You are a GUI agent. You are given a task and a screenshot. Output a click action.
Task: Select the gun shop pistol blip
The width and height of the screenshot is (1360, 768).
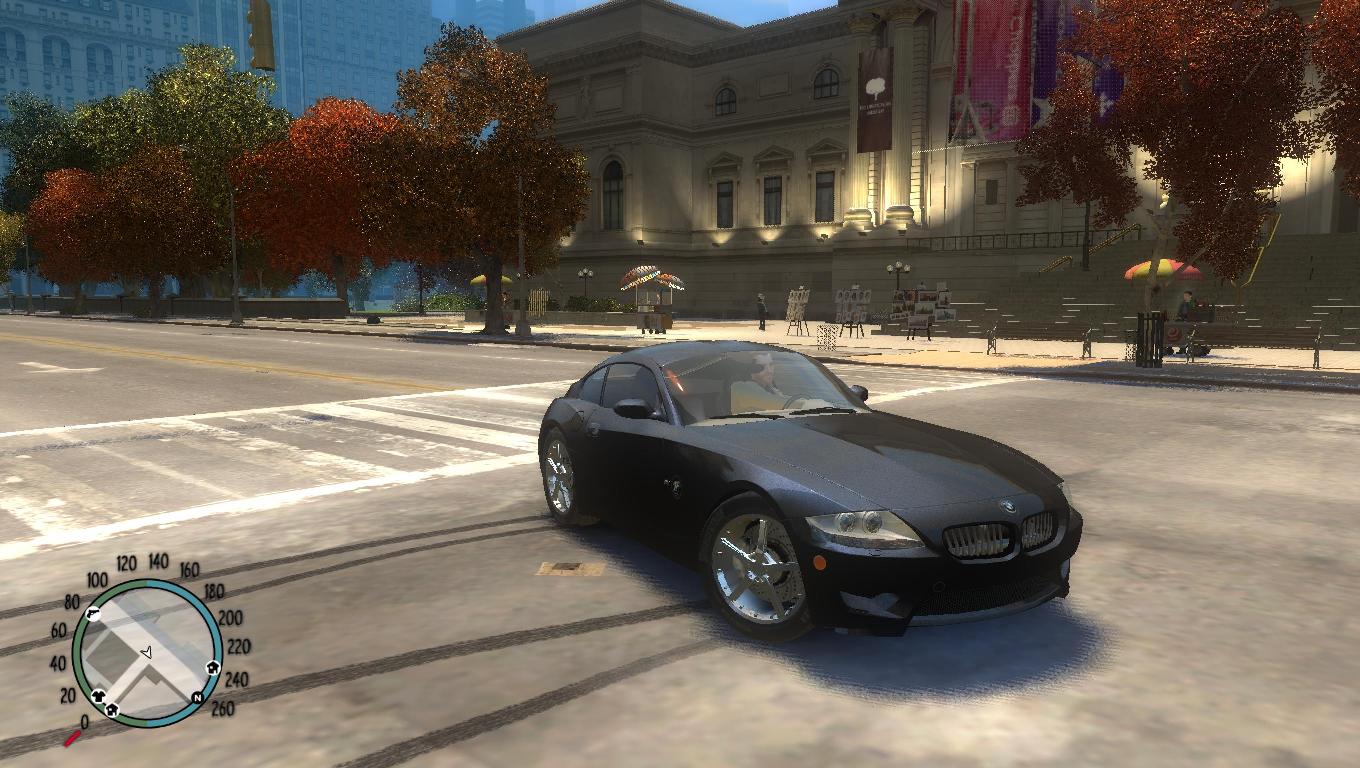click(x=91, y=613)
